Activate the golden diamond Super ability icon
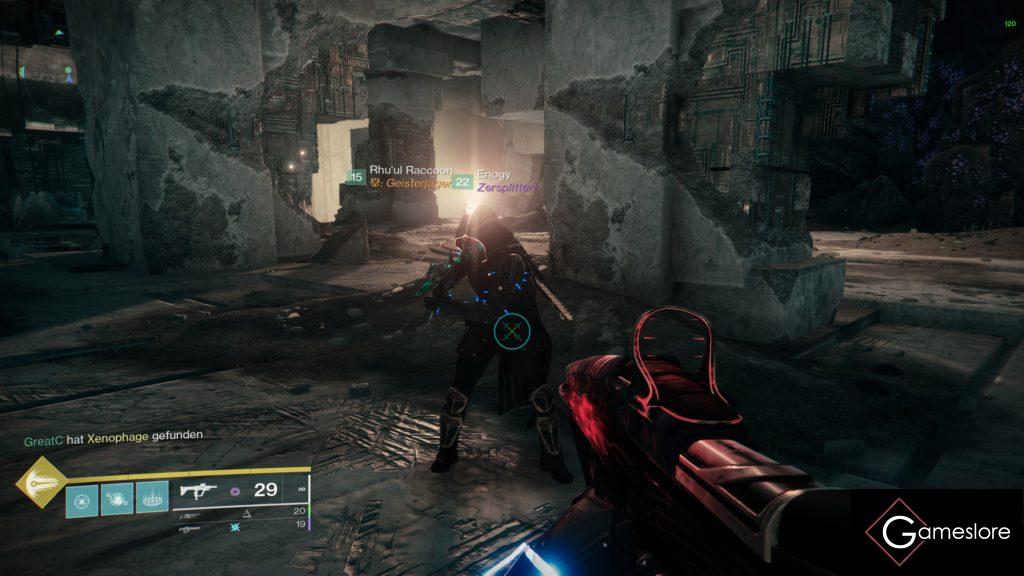This screenshot has height=576, width=1024. tap(40, 483)
